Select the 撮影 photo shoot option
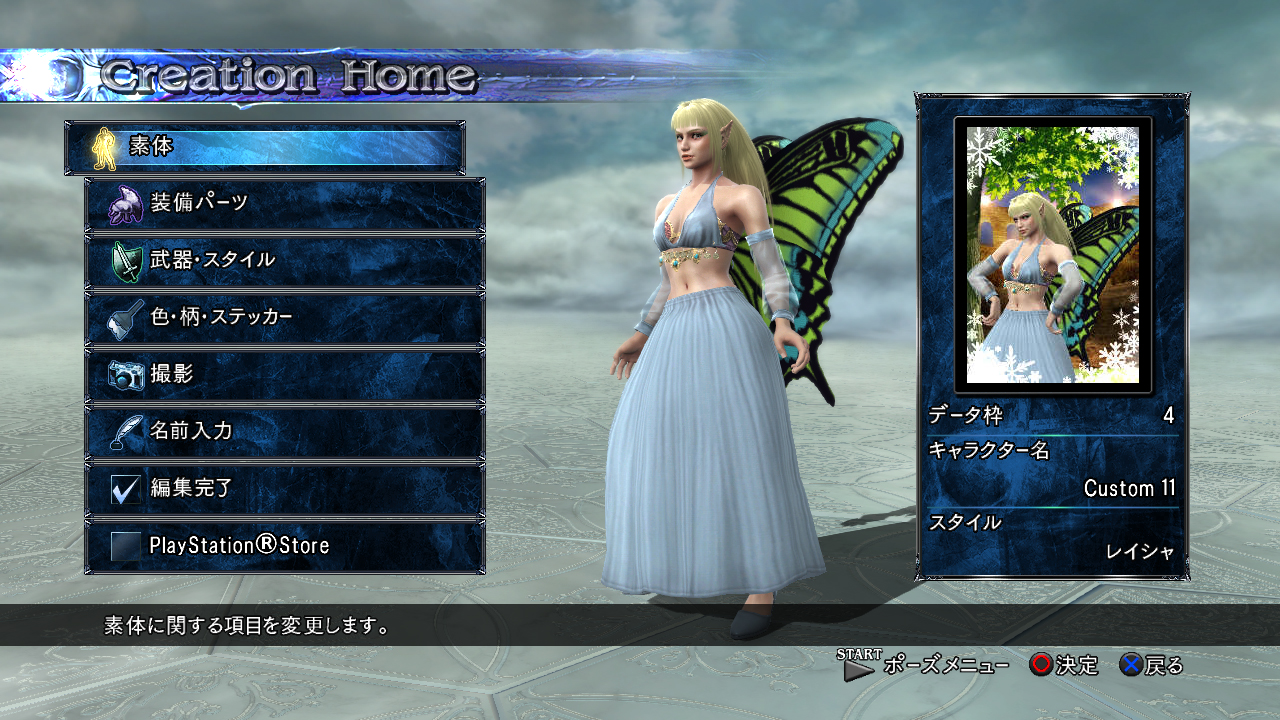Viewport: 1280px width, 720px height. click(285, 375)
